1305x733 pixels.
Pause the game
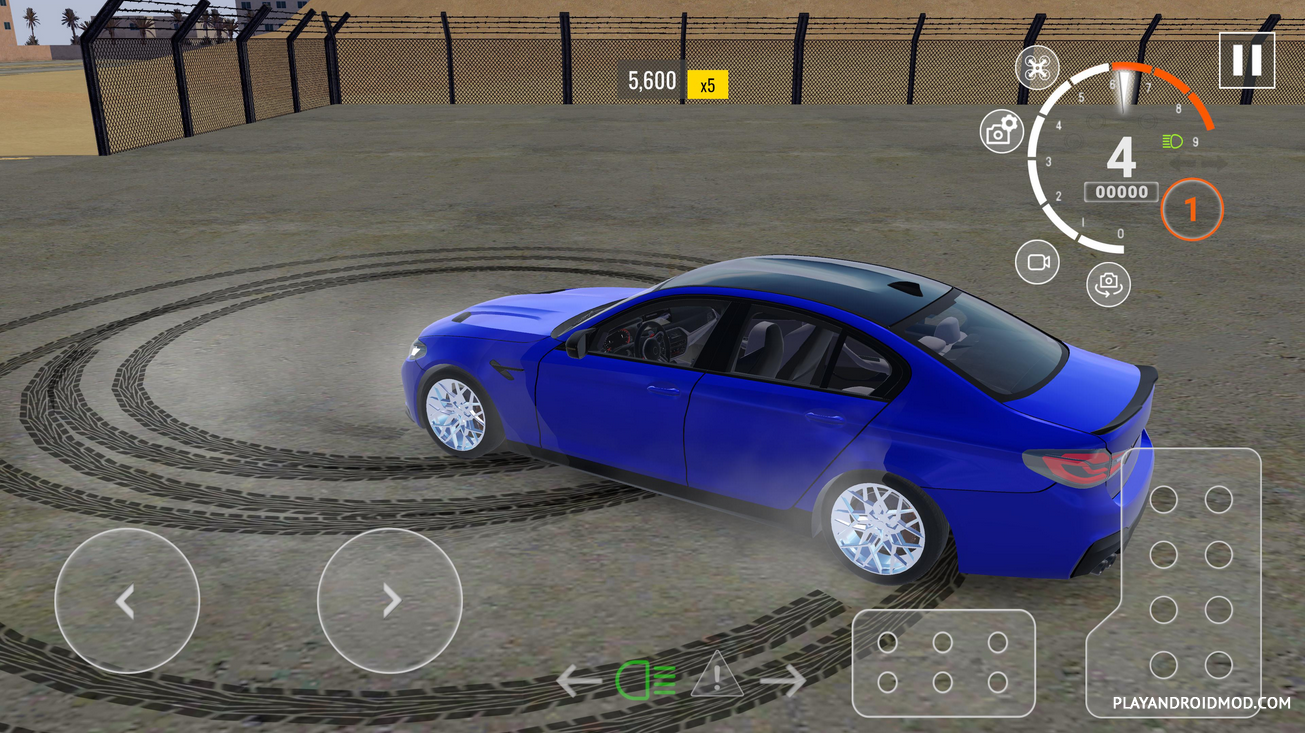pyautogui.click(x=1246, y=61)
